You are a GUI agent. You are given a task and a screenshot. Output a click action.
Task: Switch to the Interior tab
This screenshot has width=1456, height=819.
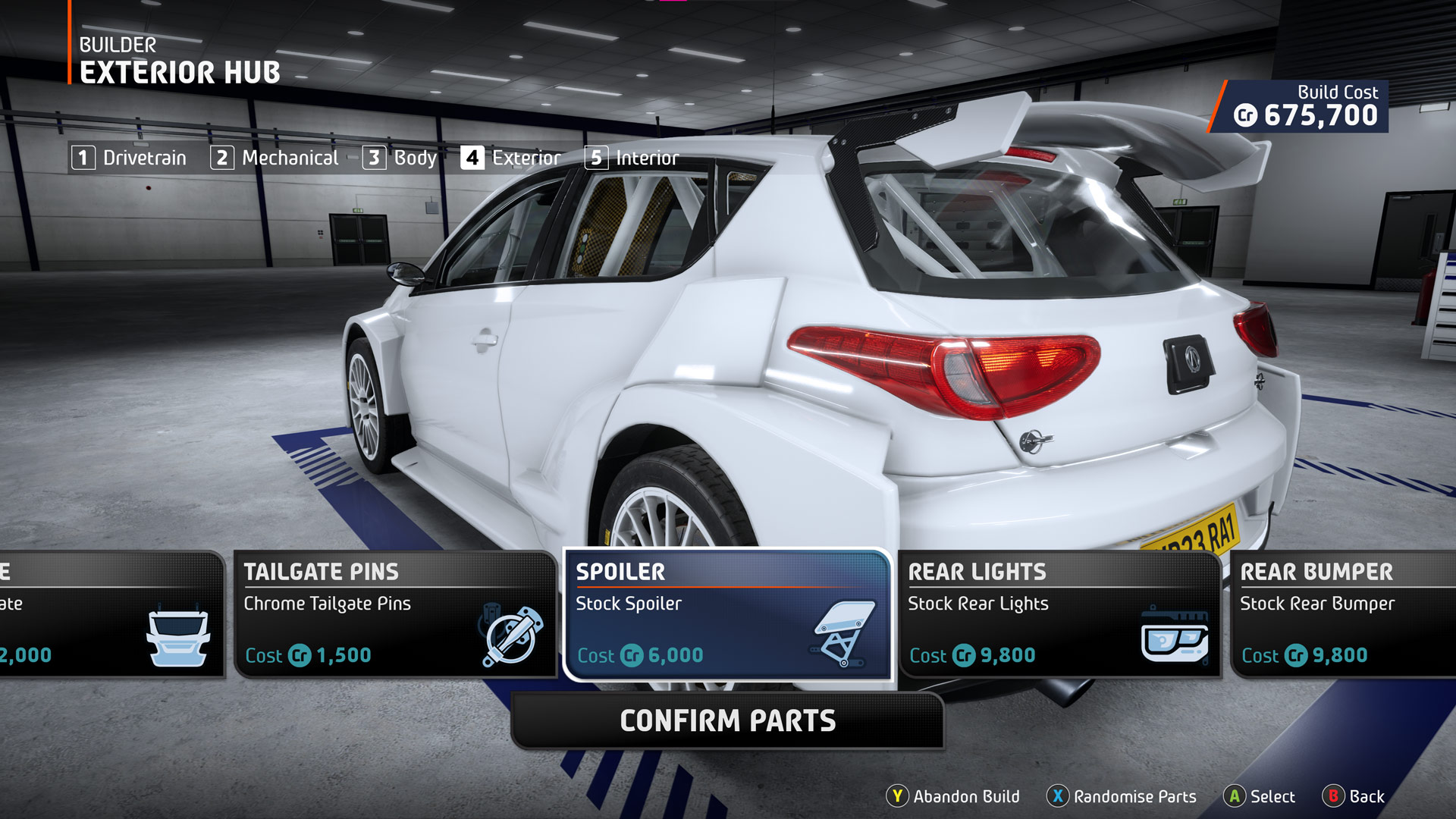[x=632, y=158]
